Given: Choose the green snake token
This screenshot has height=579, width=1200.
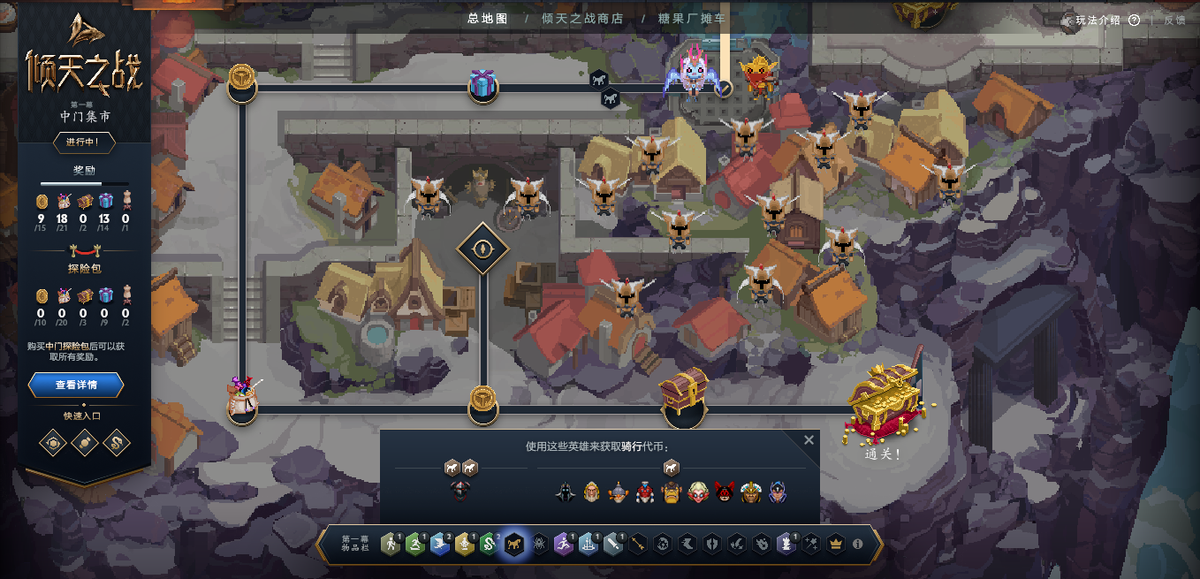Looking at the screenshot, I should pyautogui.click(x=488, y=544).
